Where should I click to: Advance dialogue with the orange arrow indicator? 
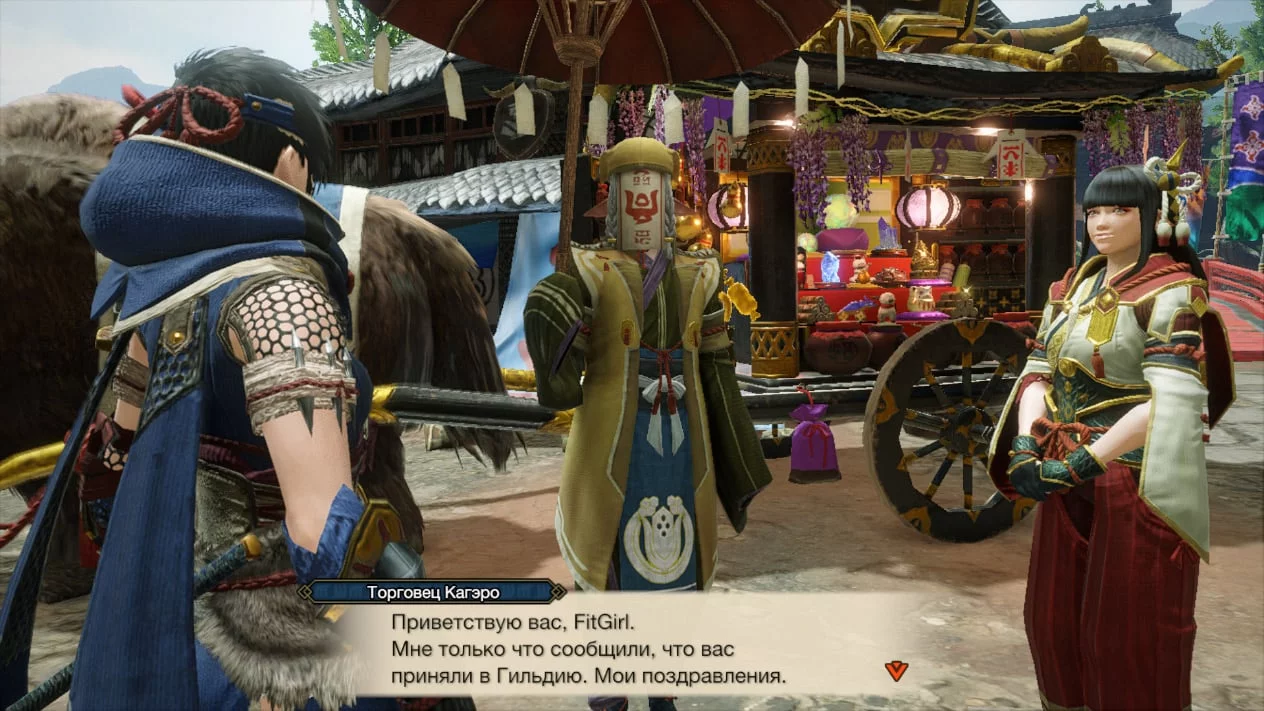coord(896,670)
